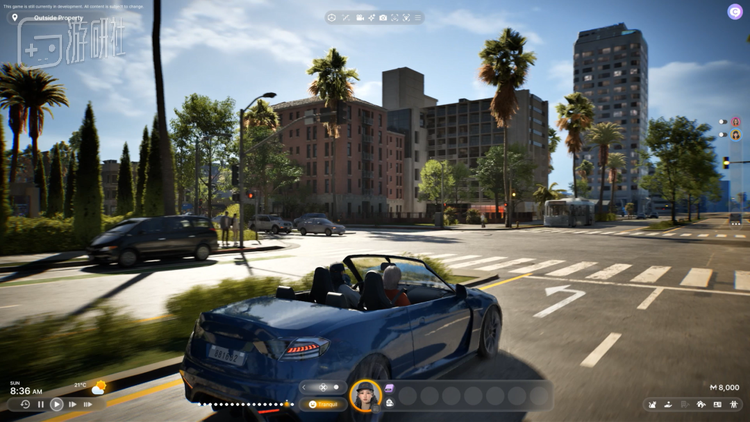Set game speed to normal play
This screenshot has height=422, width=750.
tap(57, 404)
